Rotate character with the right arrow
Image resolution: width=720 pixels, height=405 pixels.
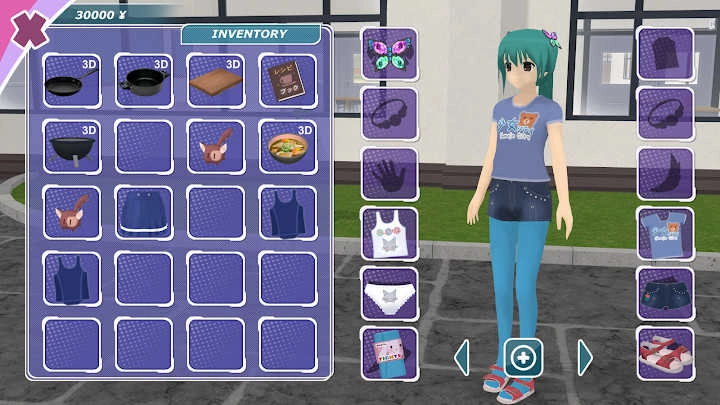tap(585, 357)
